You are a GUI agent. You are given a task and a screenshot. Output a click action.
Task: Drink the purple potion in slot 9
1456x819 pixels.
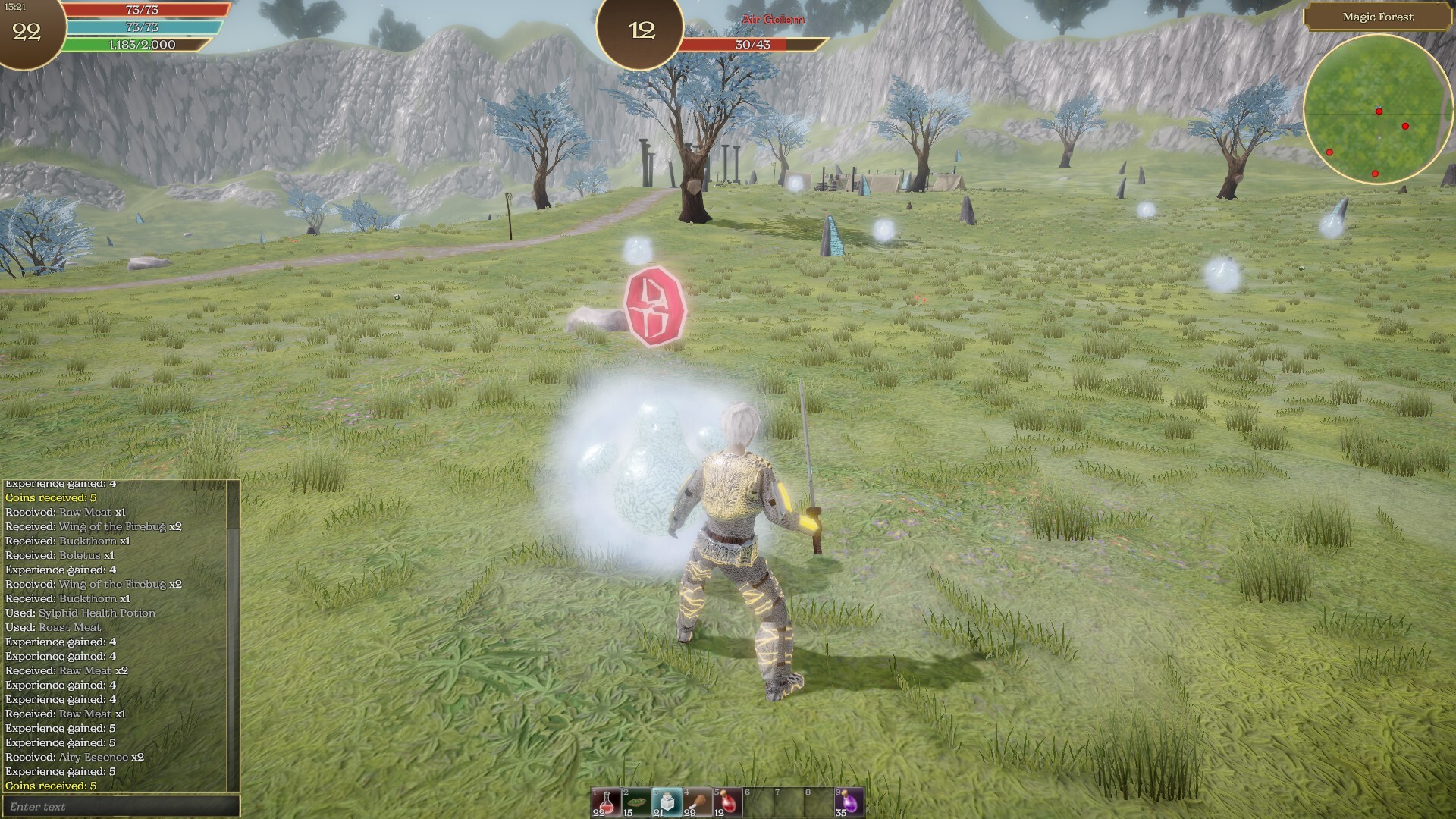tap(849, 802)
